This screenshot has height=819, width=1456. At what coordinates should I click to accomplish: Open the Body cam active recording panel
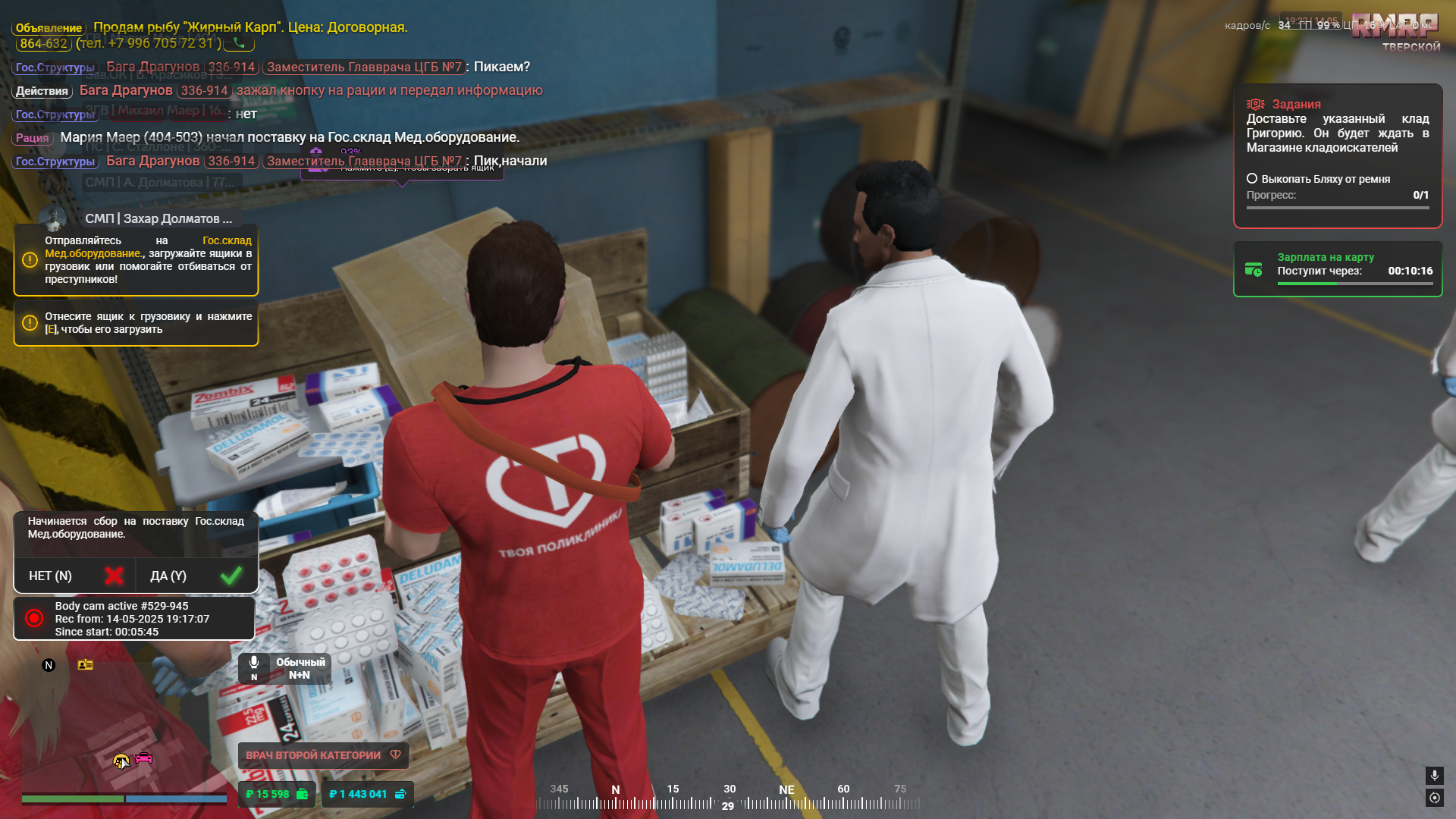pos(134,619)
